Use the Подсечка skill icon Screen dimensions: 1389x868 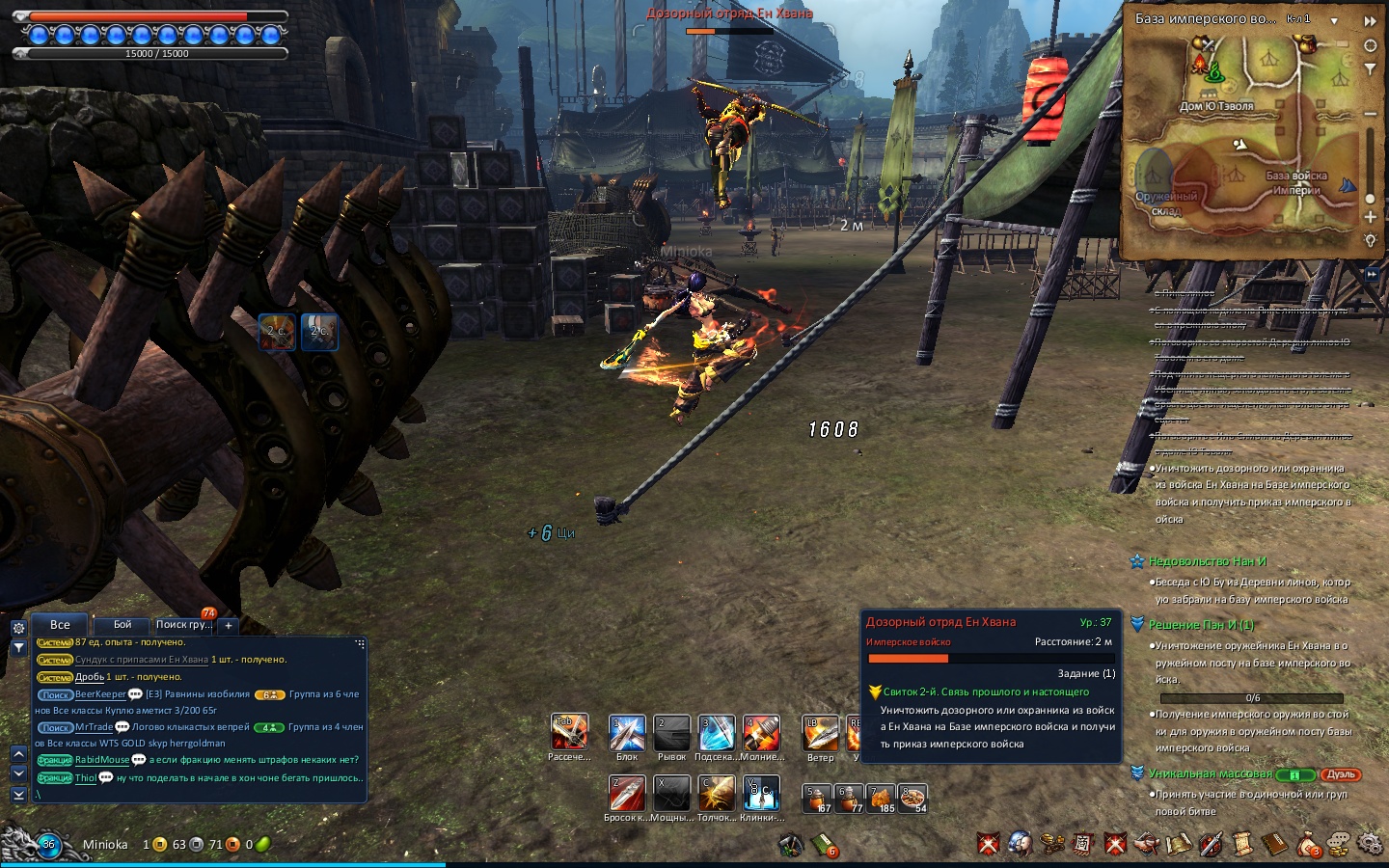tap(717, 734)
